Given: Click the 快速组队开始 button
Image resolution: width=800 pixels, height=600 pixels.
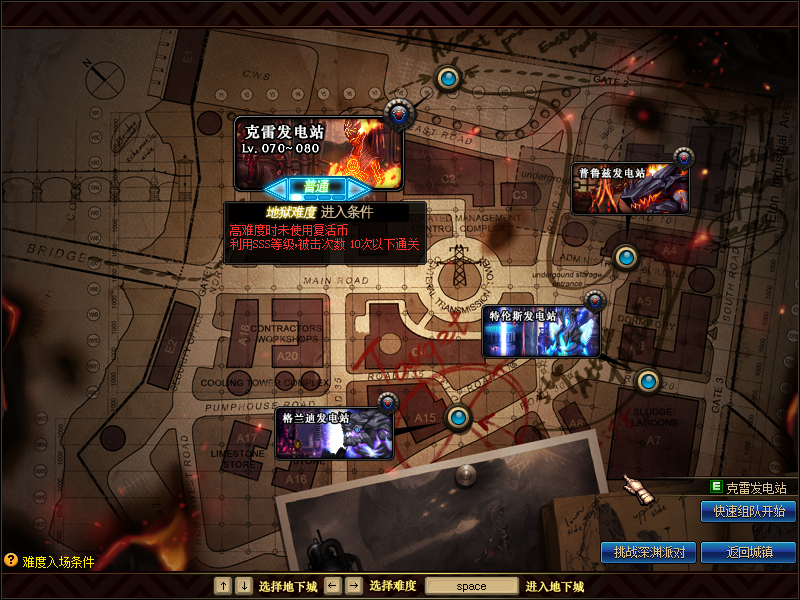Looking at the screenshot, I should [x=748, y=511].
